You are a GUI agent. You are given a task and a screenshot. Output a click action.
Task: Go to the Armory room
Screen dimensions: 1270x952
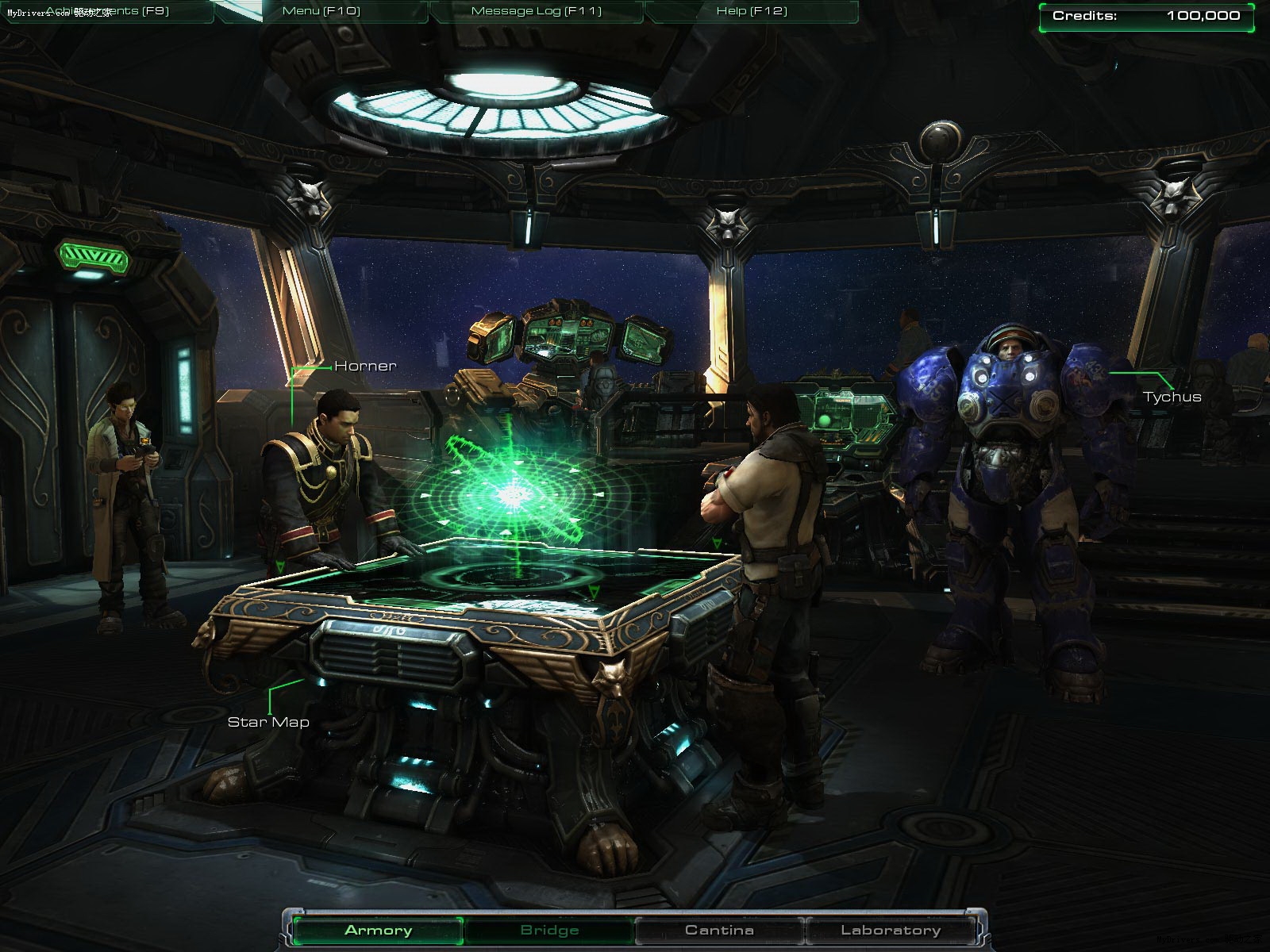(378, 930)
